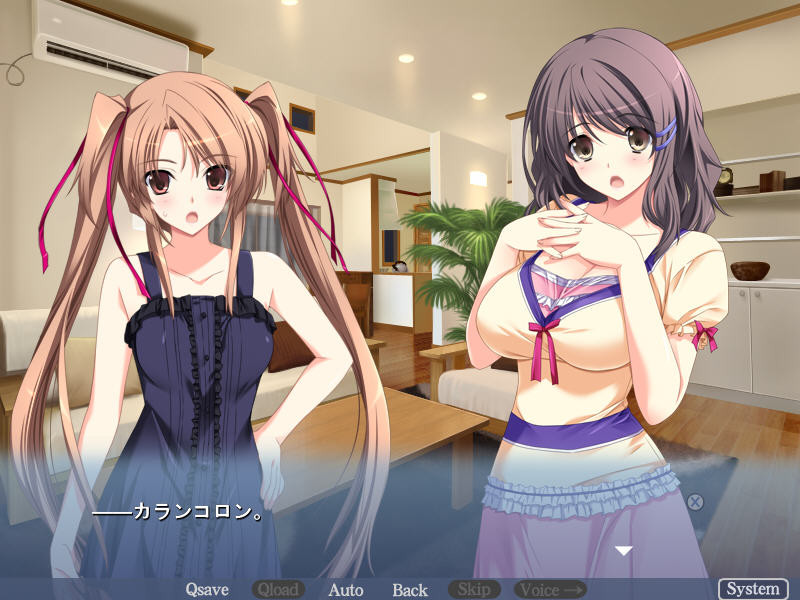The height and width of the screenshot is (600, 800).
Task: Click the Qsave quick save button
Action: (209, 590)
